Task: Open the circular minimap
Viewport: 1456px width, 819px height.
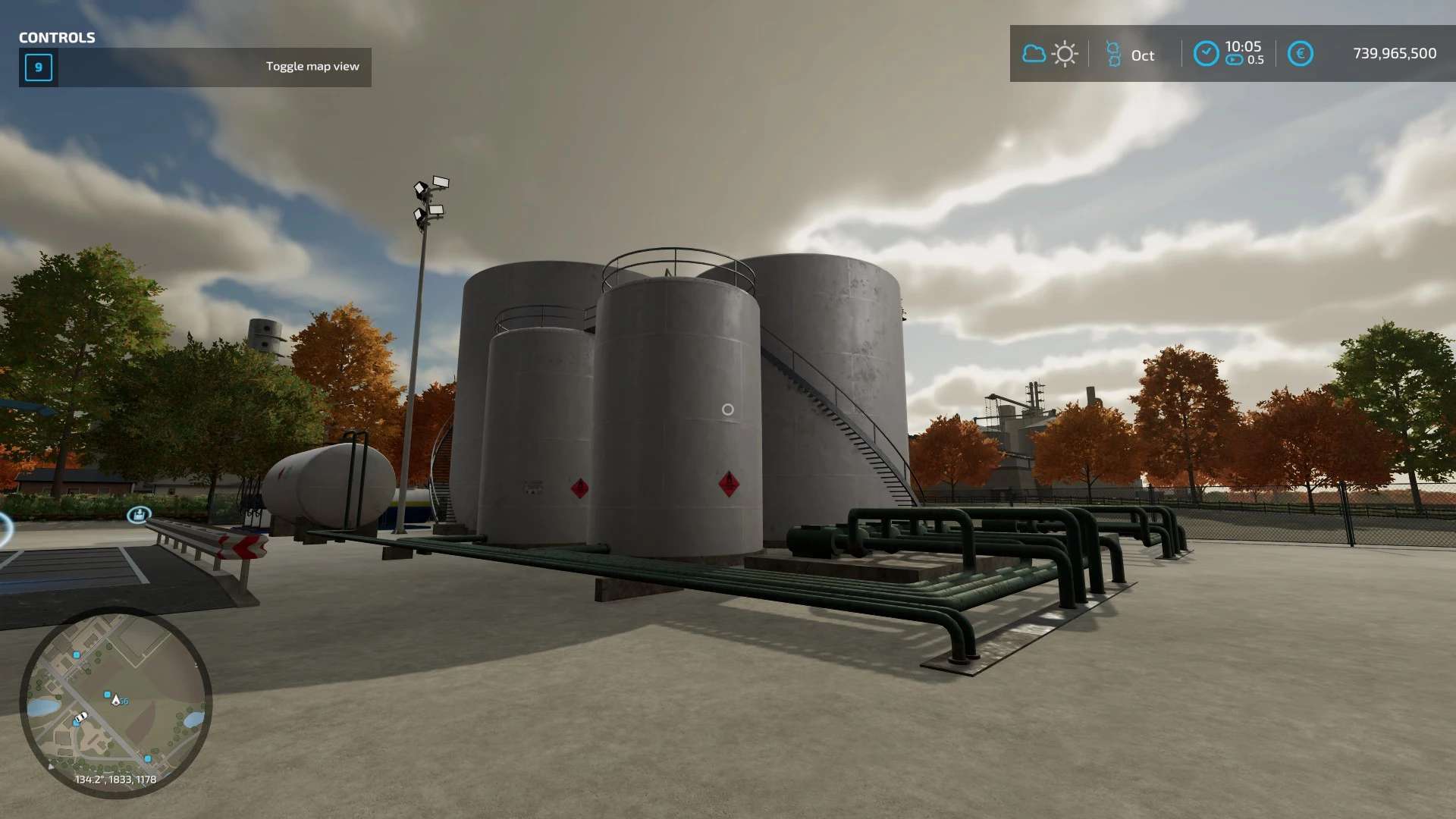Action: click(x=115, y=702)
